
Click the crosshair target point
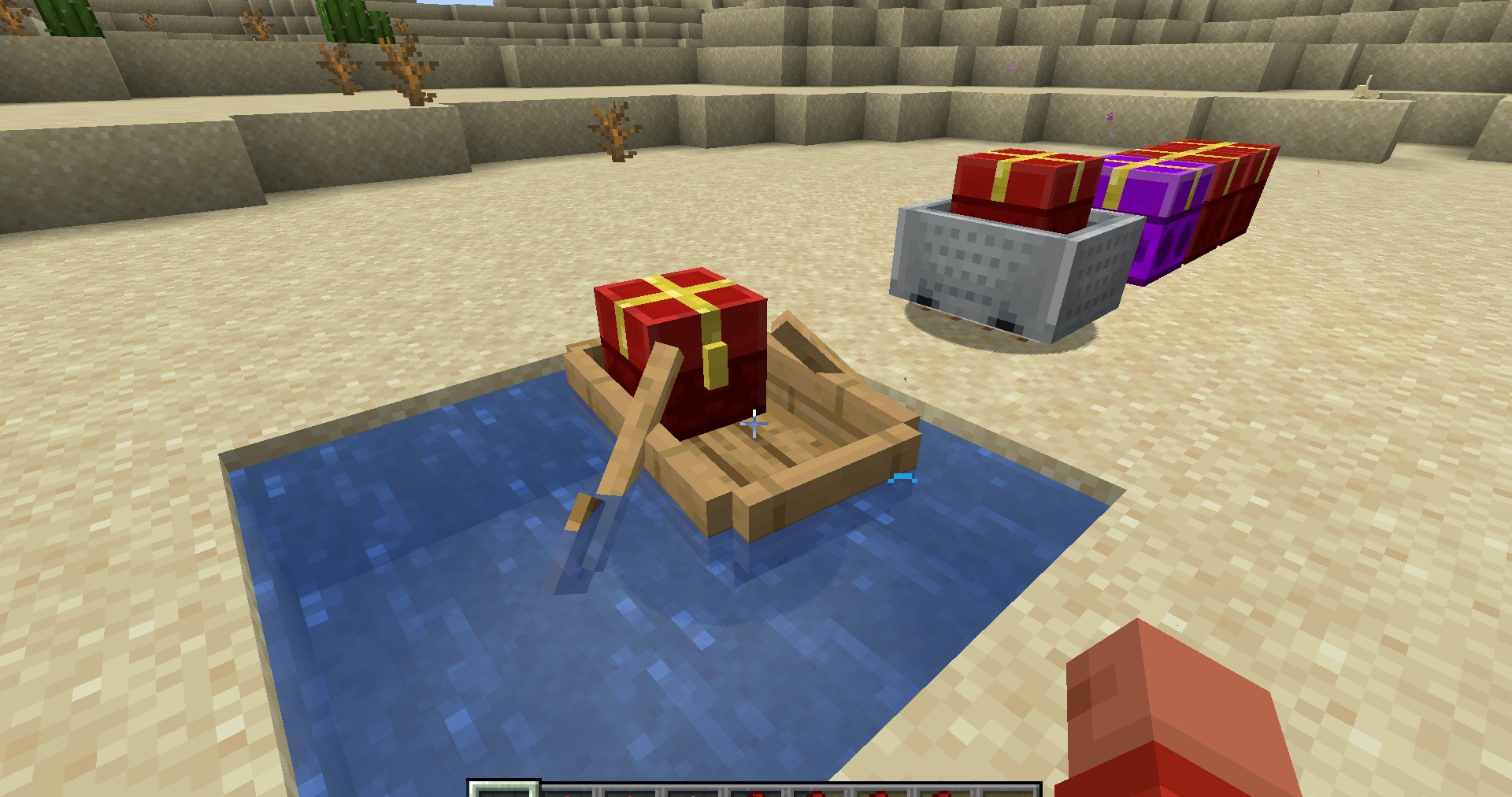coord(754,424)
